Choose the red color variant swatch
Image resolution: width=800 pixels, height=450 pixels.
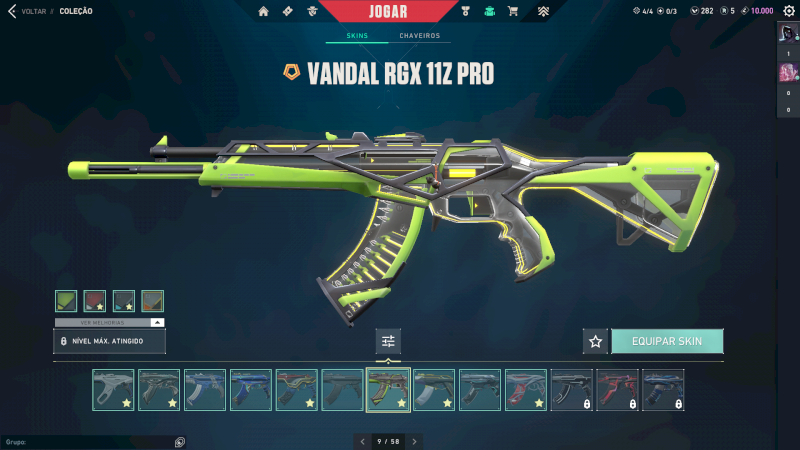tap(95, 301)
